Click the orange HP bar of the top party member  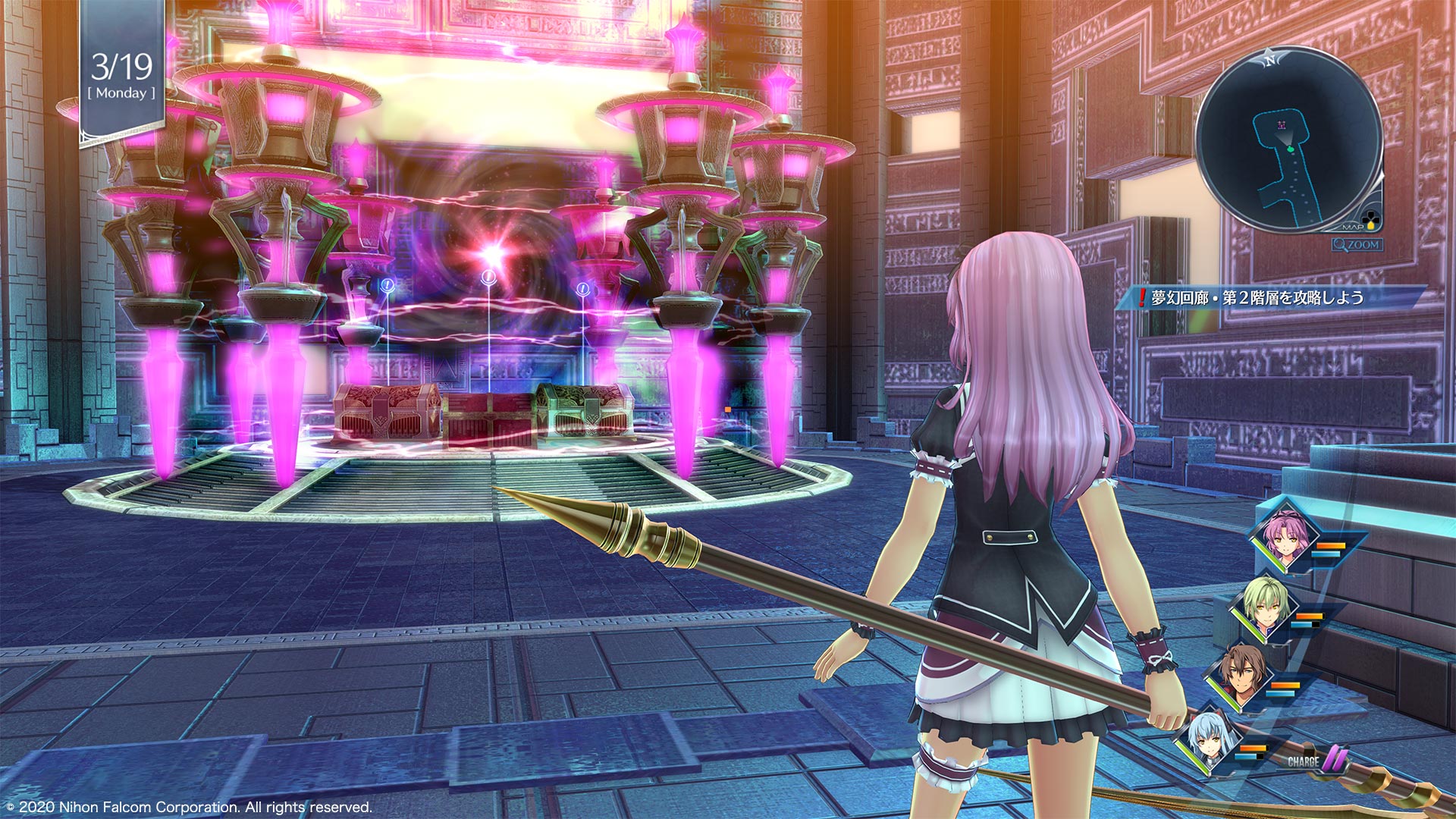[1331, 544]
